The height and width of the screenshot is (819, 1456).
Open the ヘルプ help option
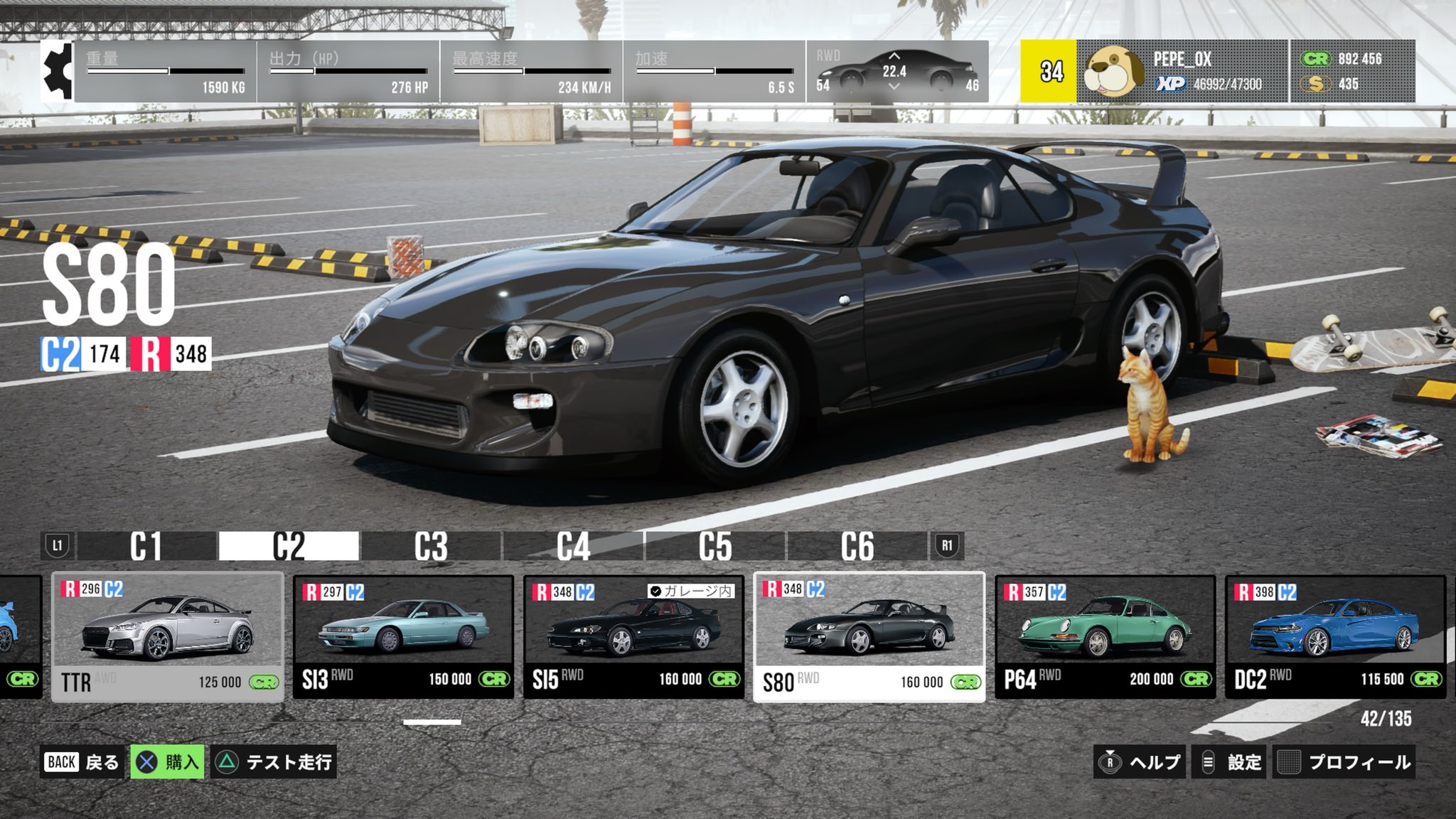point(1140,762)
